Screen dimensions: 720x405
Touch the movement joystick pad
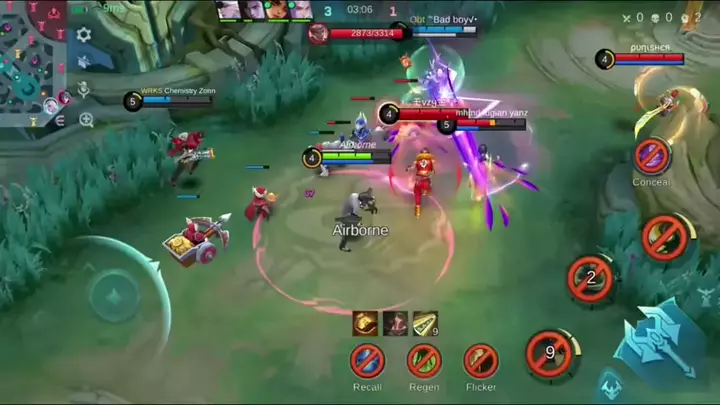pyautogui.click(x=112, y=296)
